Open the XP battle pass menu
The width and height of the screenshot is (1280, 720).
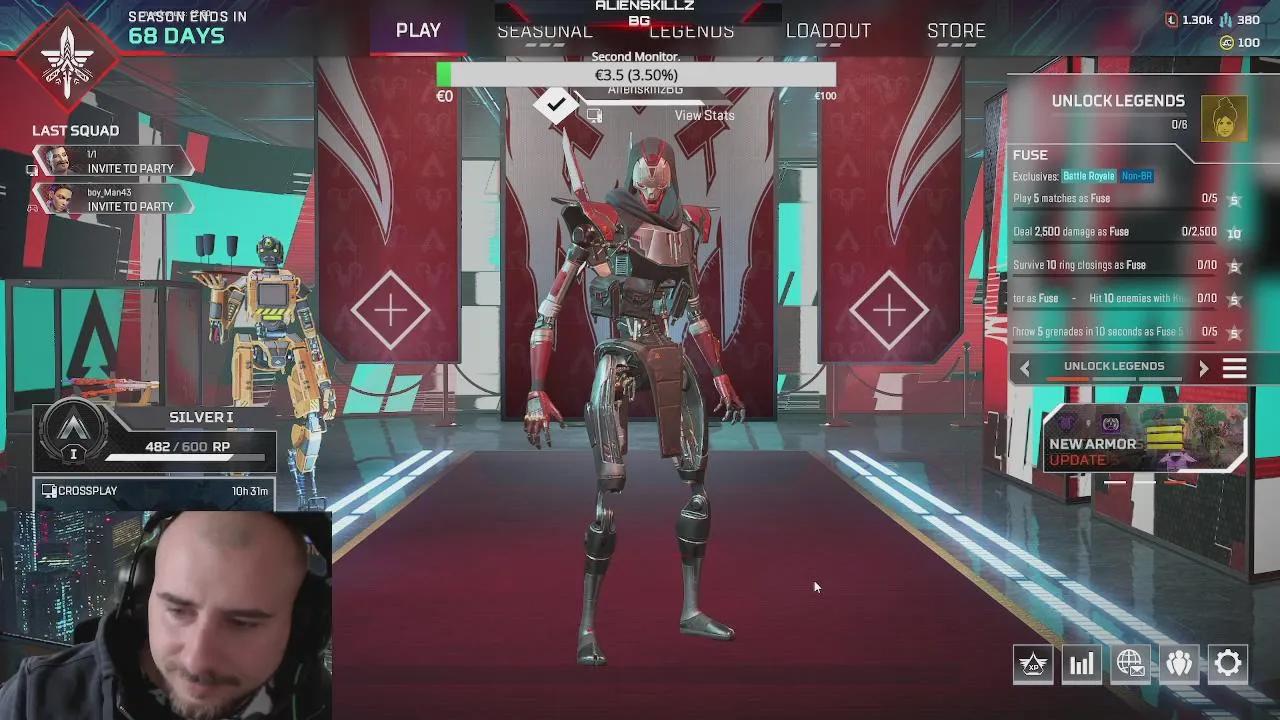(x=1033, y=663)
